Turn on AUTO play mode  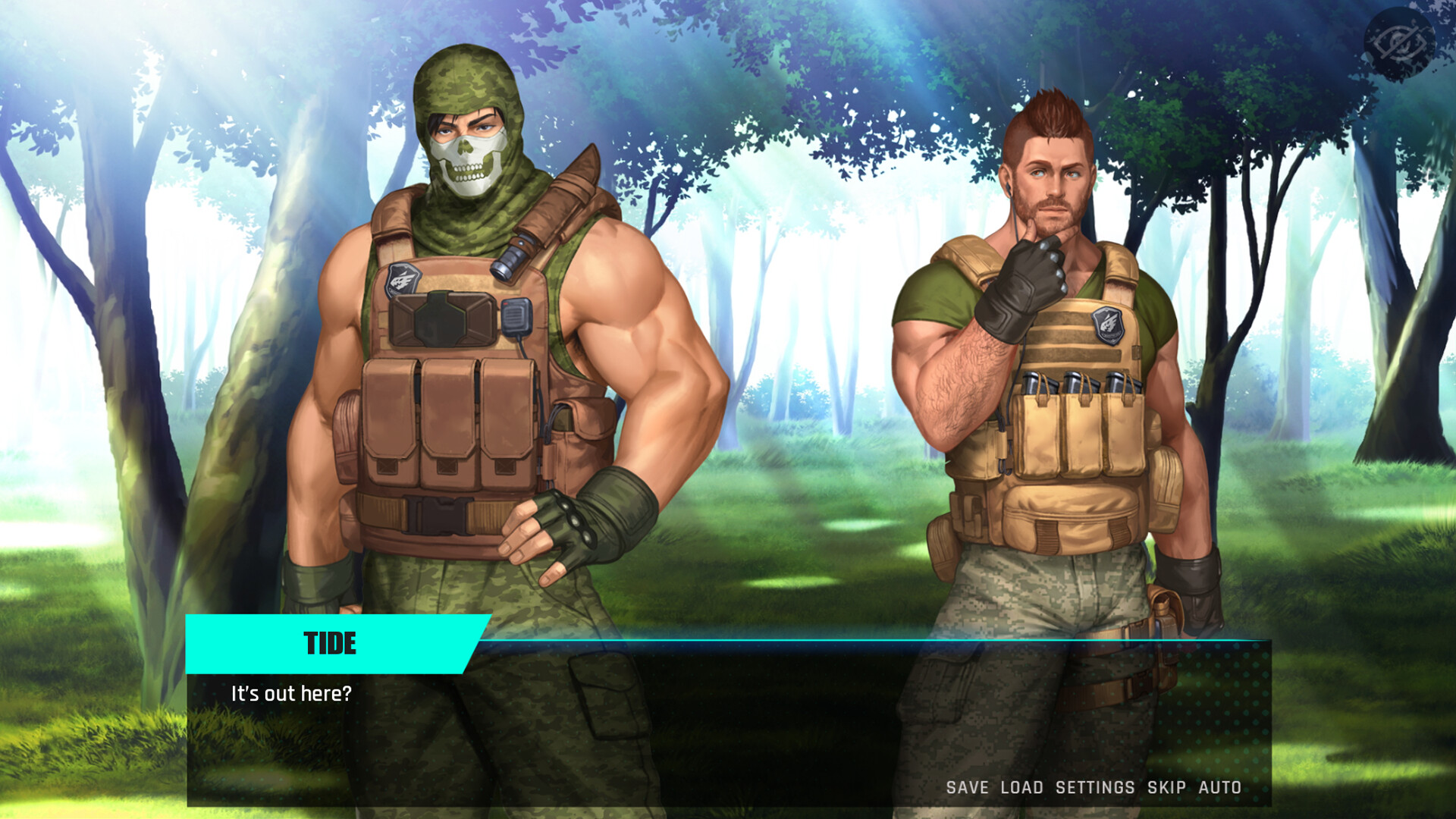click(1219, 787)
